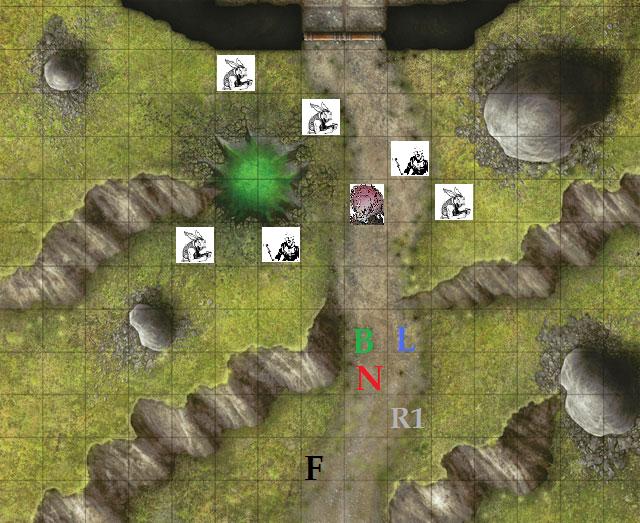Select the blue L player marker

pos(405,341)
